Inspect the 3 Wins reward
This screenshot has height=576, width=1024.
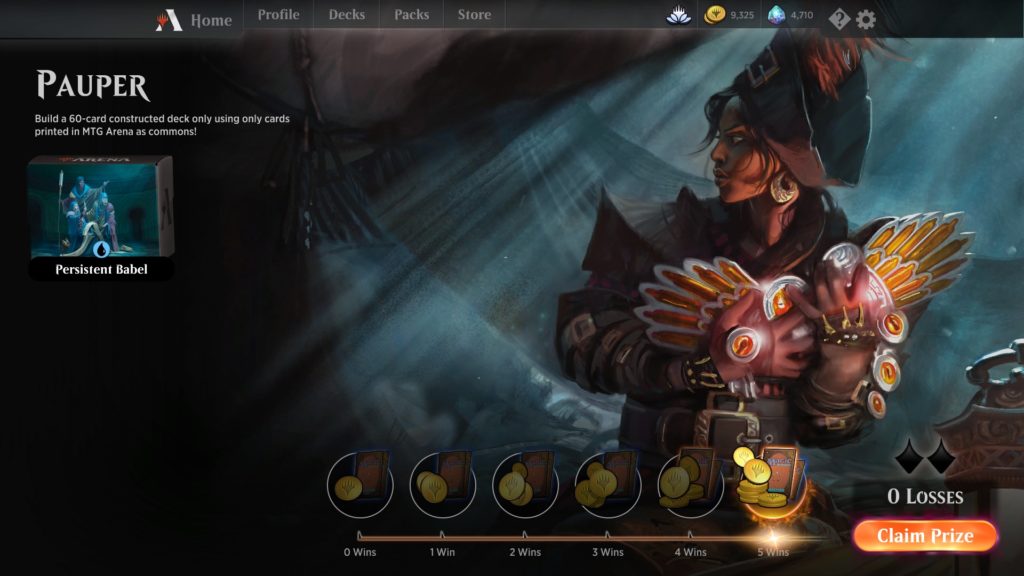(x=608, y=485)
